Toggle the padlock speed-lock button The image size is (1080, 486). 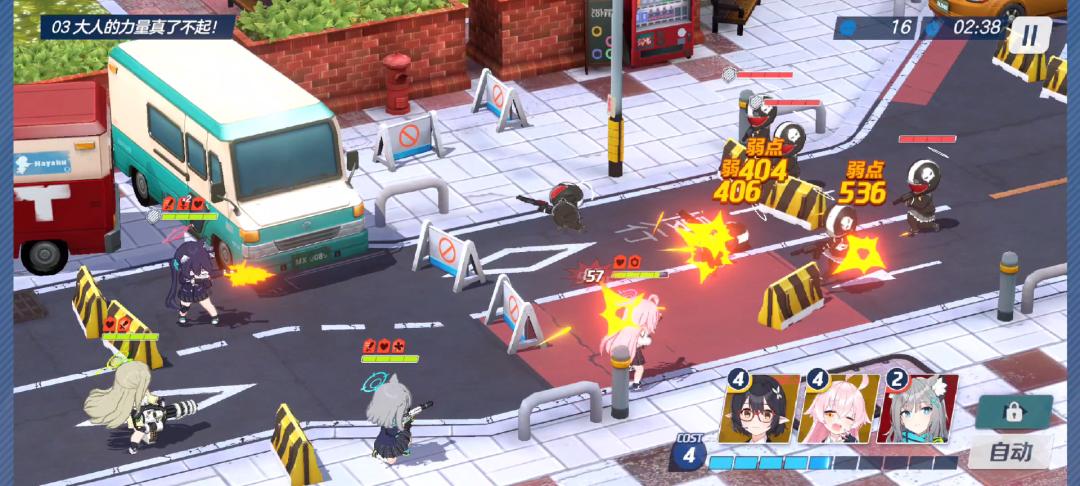click(1014, 412)
